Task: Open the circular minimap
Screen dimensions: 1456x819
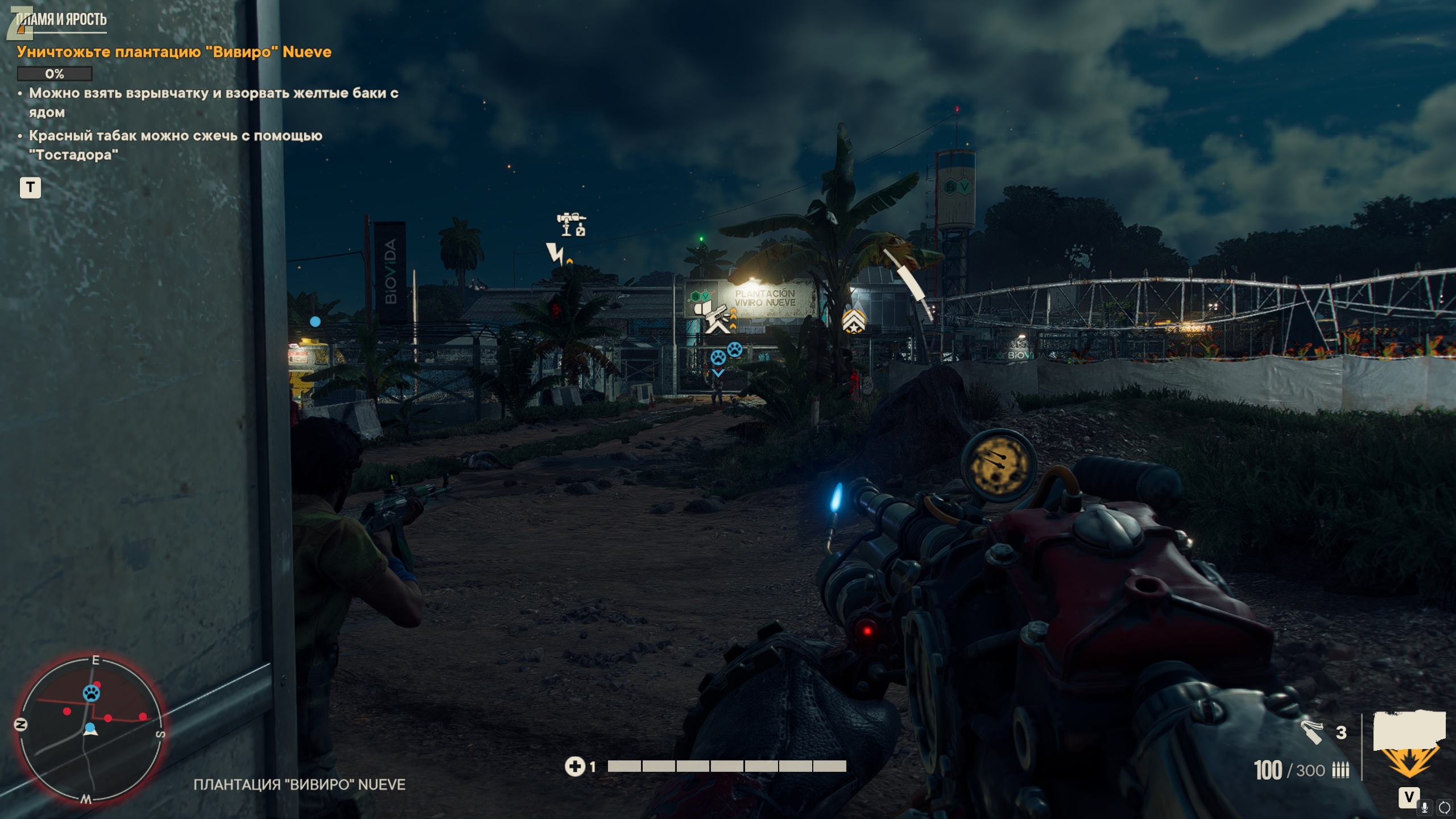Action: [x=90, y=729]
